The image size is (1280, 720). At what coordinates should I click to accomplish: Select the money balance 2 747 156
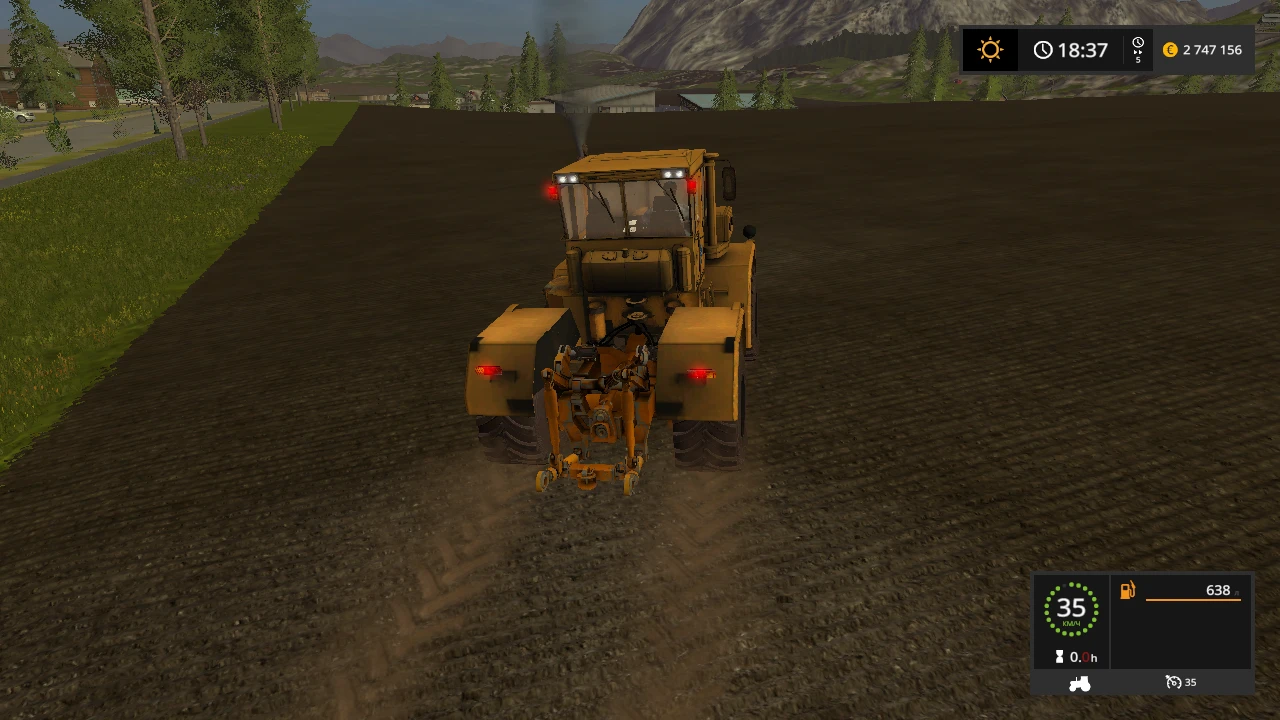pos(1213,49)
